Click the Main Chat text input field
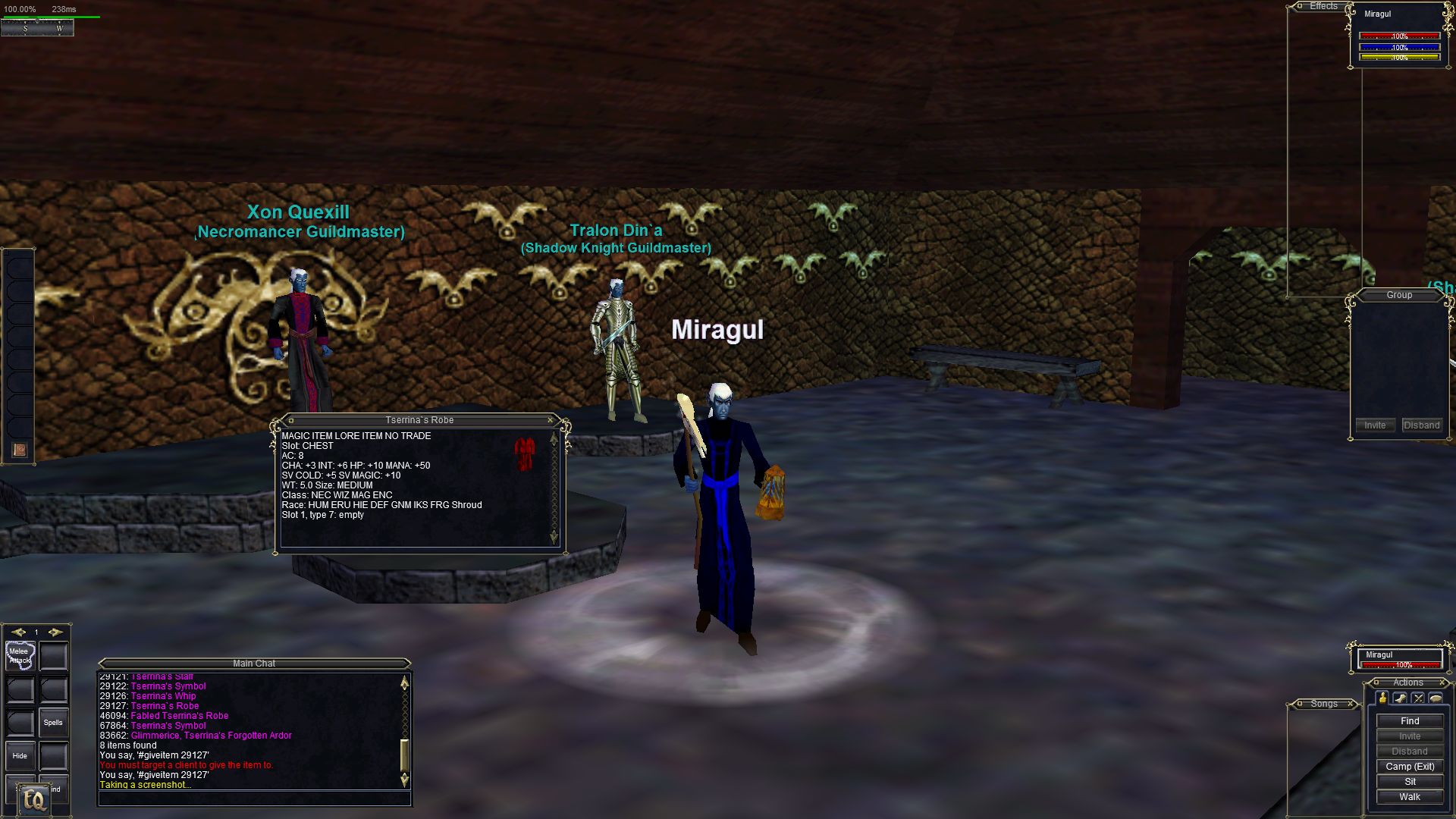This screenshot has height=819, width=1456. [x=254, y=799]
